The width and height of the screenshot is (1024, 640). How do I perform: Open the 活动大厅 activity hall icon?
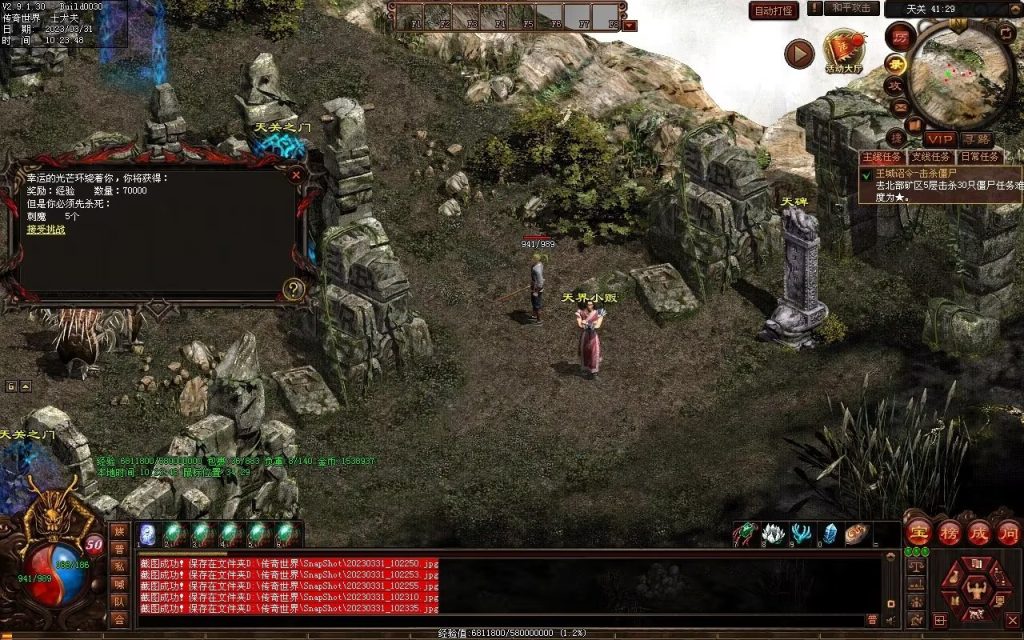843,50
